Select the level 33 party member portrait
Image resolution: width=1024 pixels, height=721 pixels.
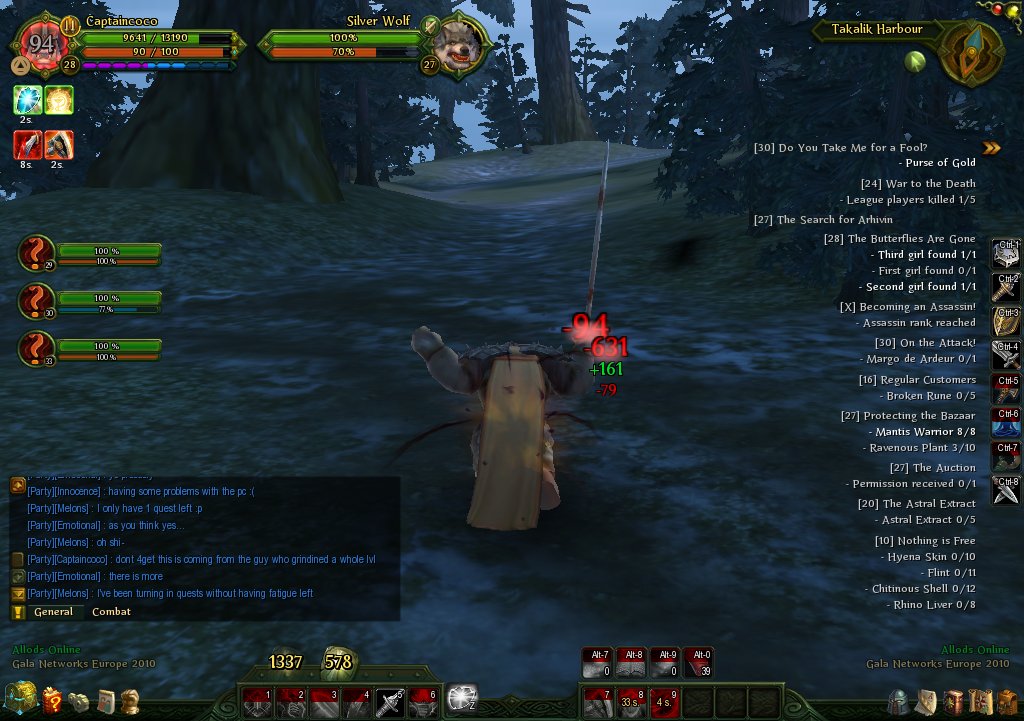[x=36, y=350]
